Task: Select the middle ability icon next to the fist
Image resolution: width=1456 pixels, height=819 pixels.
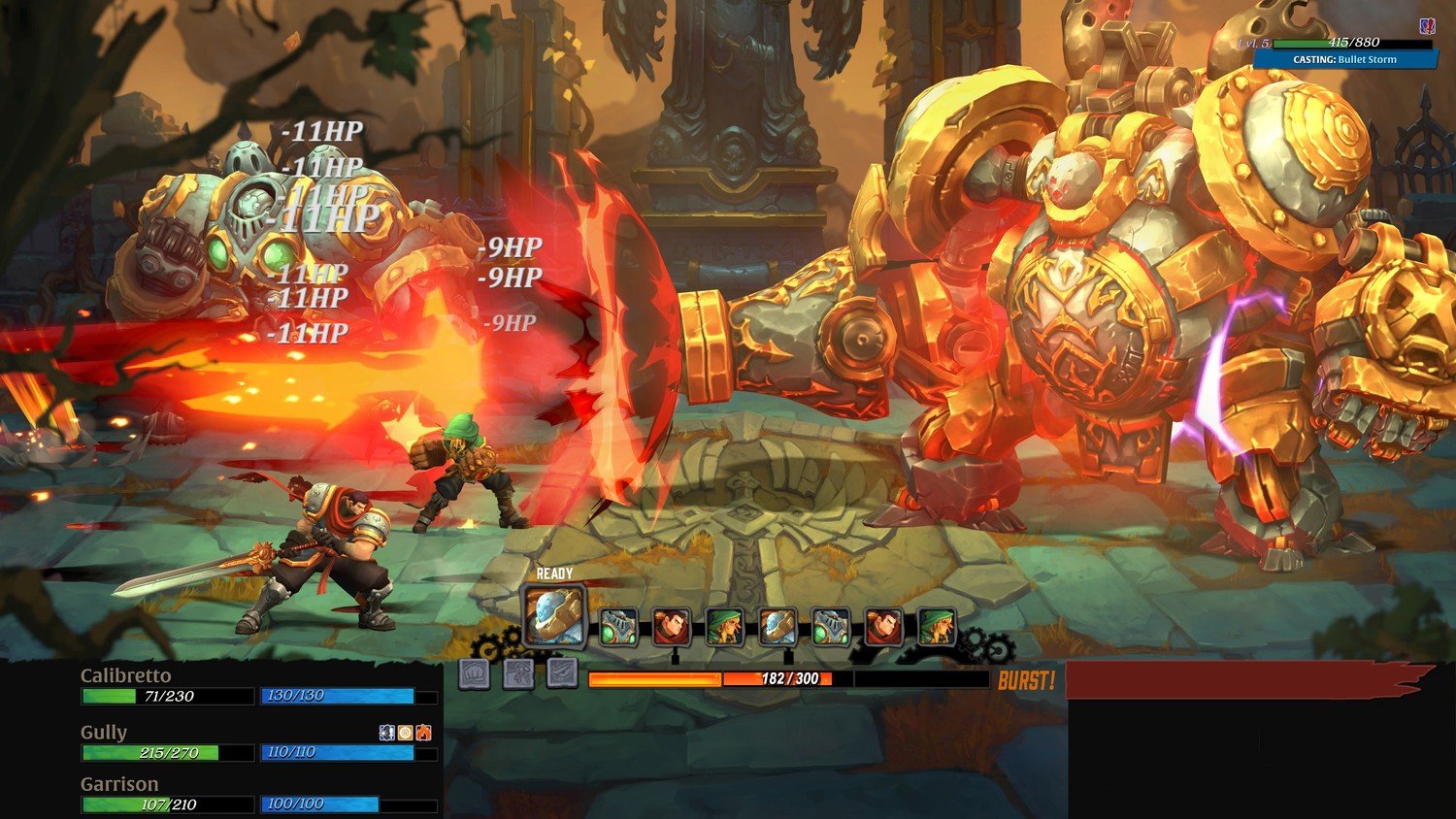Action: [518, 675]
